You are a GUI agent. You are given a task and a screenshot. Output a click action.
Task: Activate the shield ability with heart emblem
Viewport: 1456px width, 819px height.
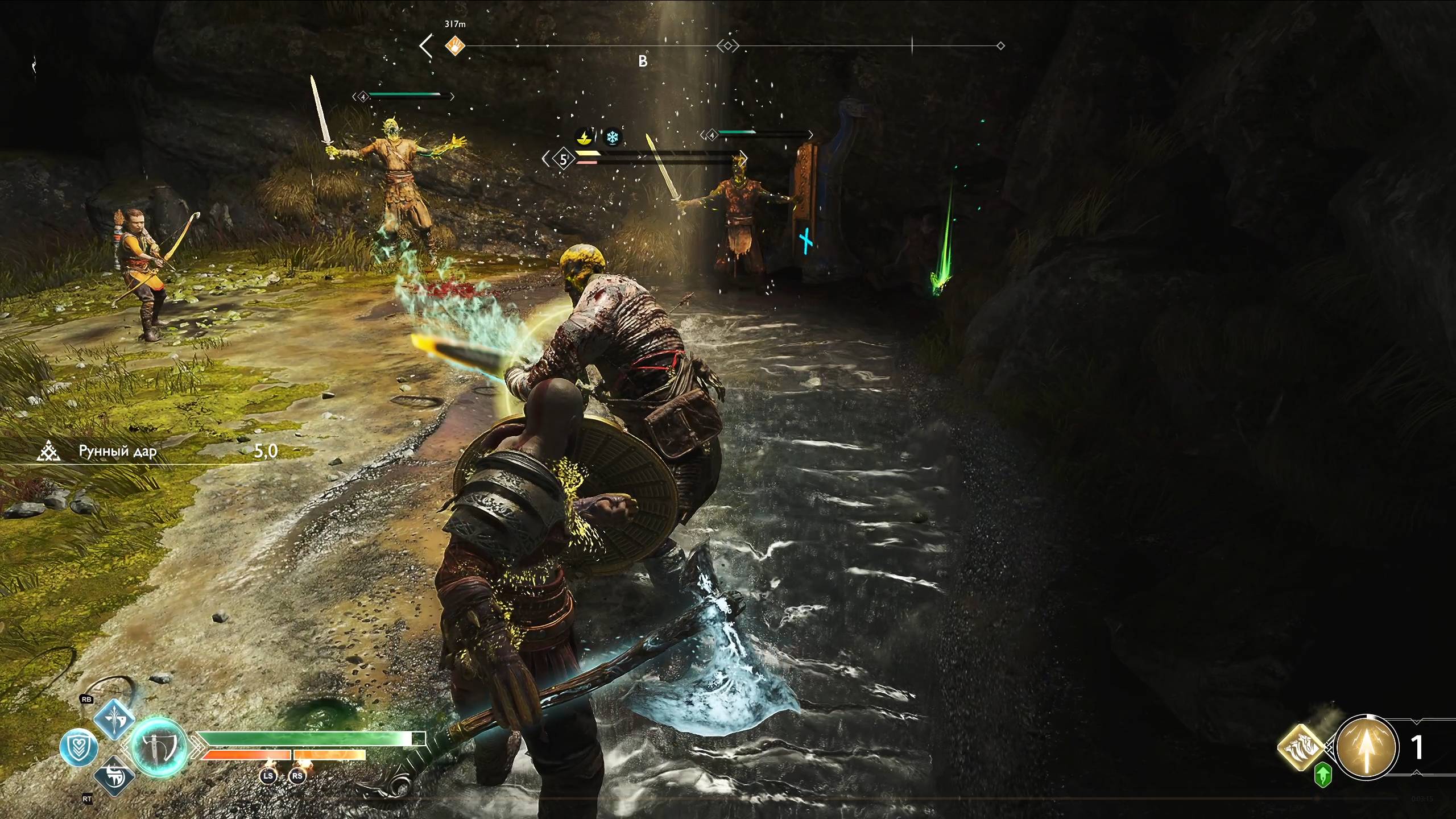79,746
